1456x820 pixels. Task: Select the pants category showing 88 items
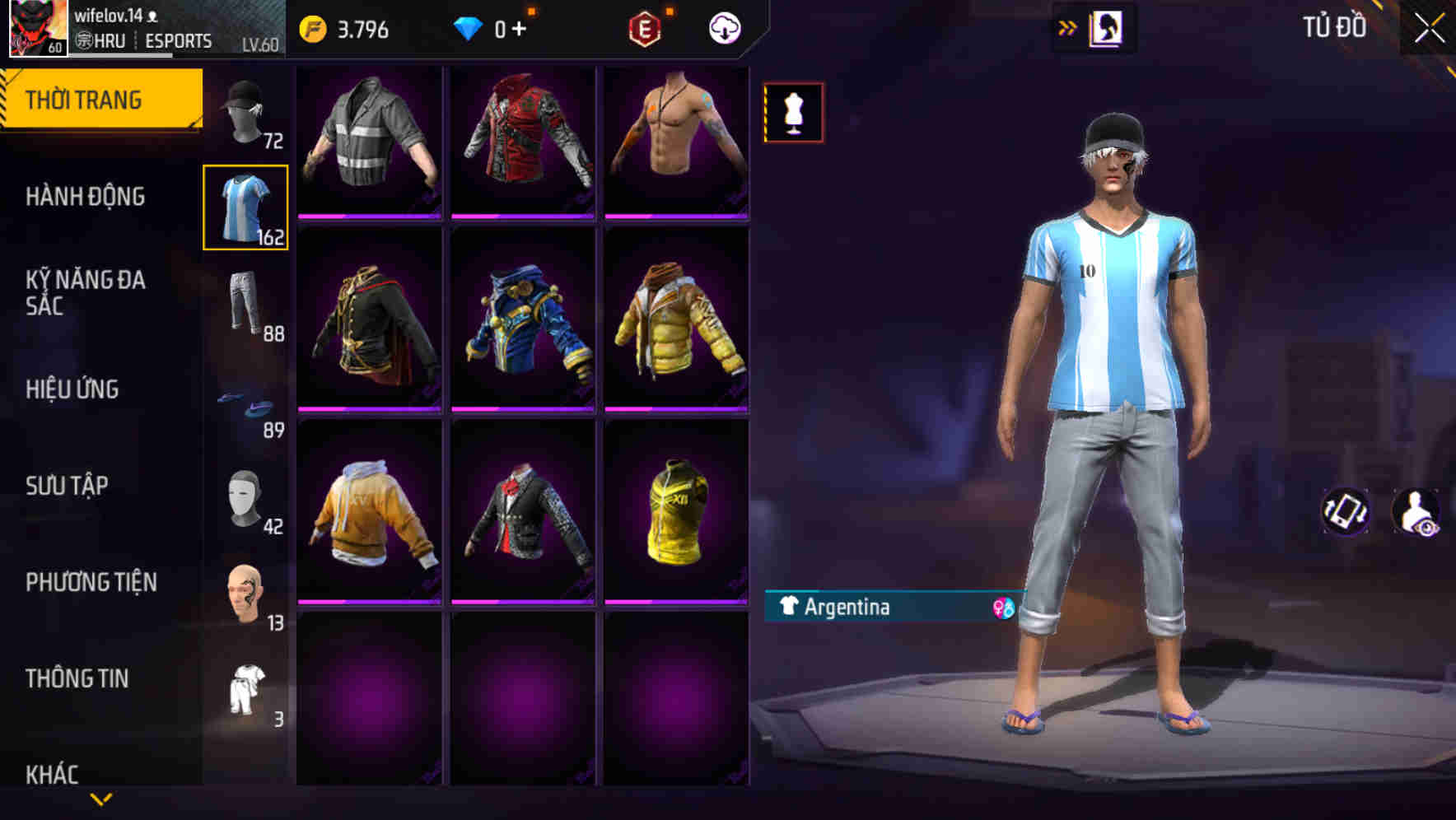coord(245,305)
